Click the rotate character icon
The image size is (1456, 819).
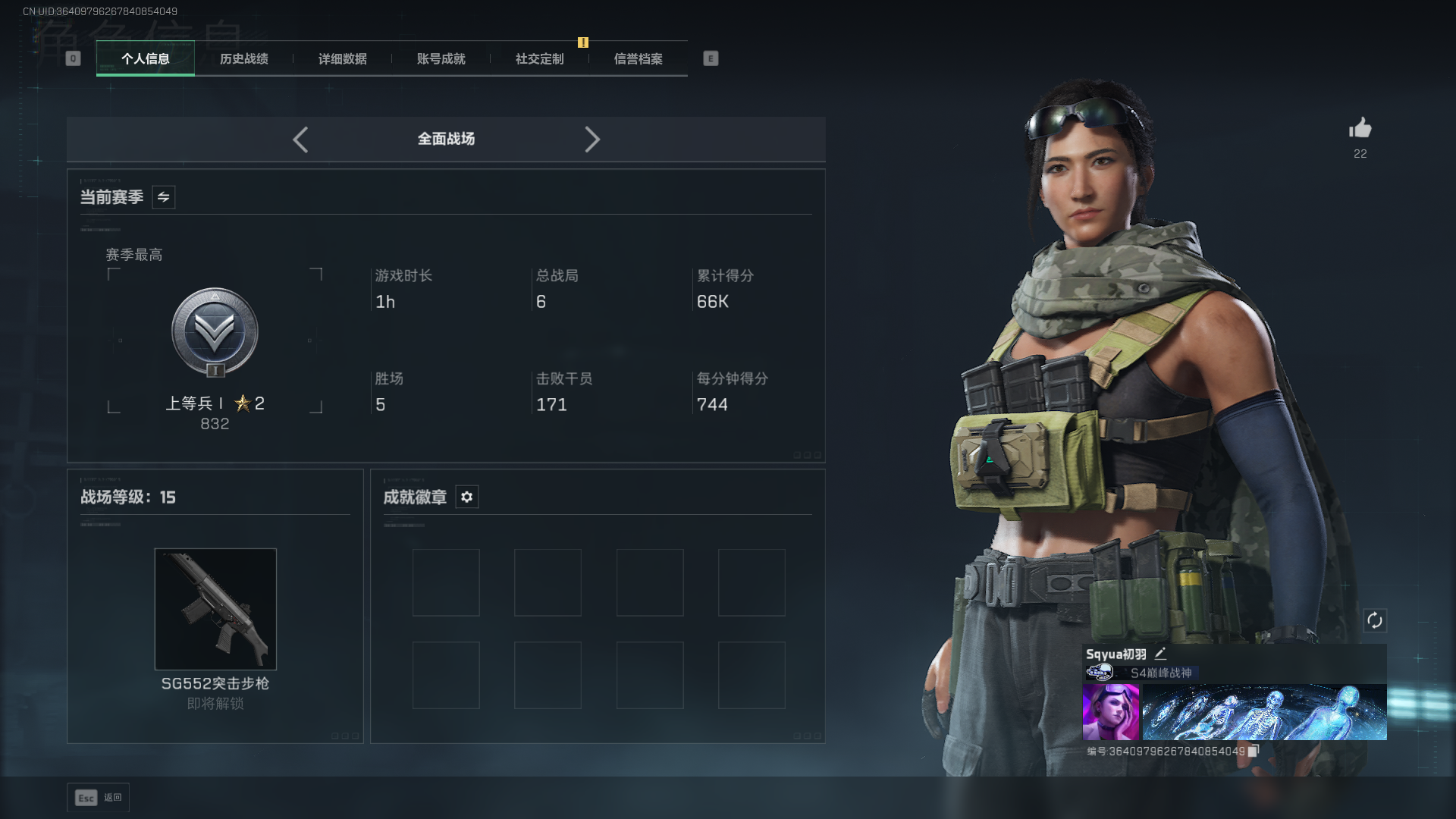point(1375,620)
